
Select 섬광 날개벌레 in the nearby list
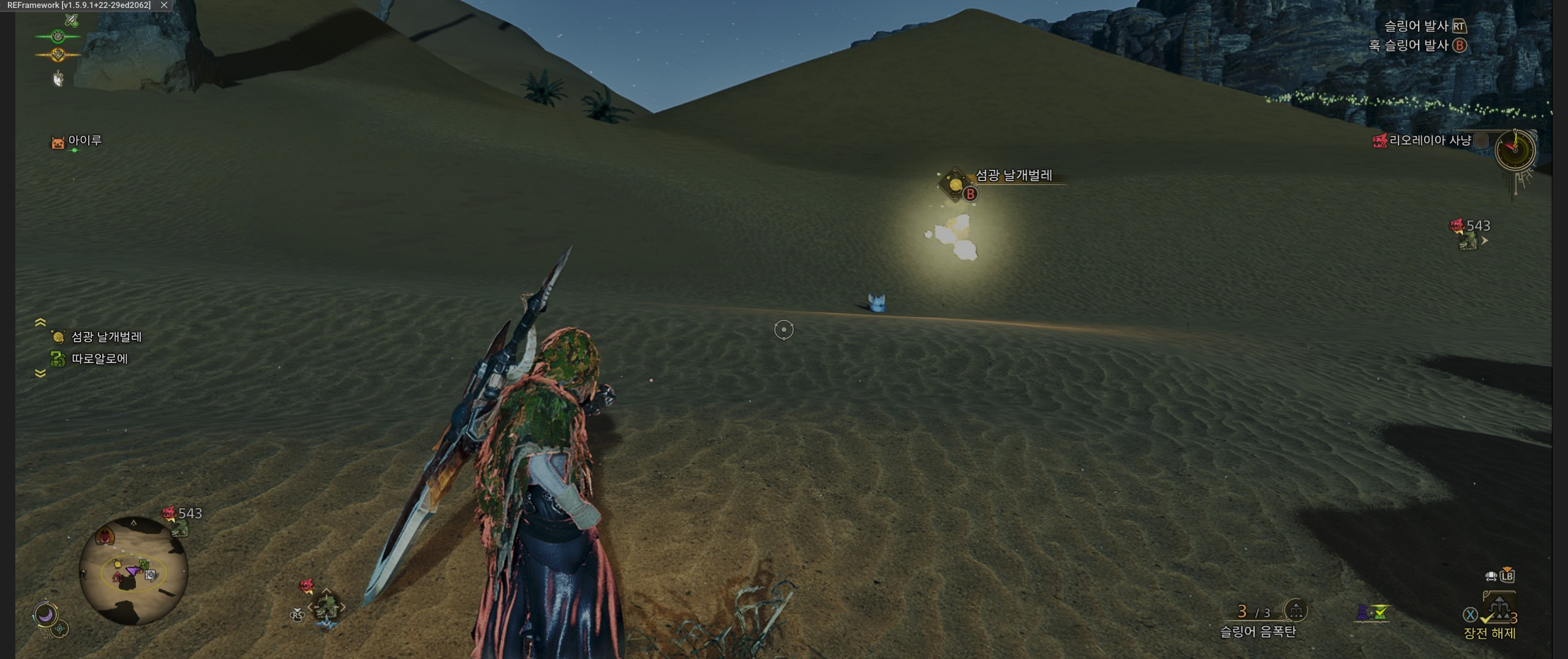click(106, 337)
